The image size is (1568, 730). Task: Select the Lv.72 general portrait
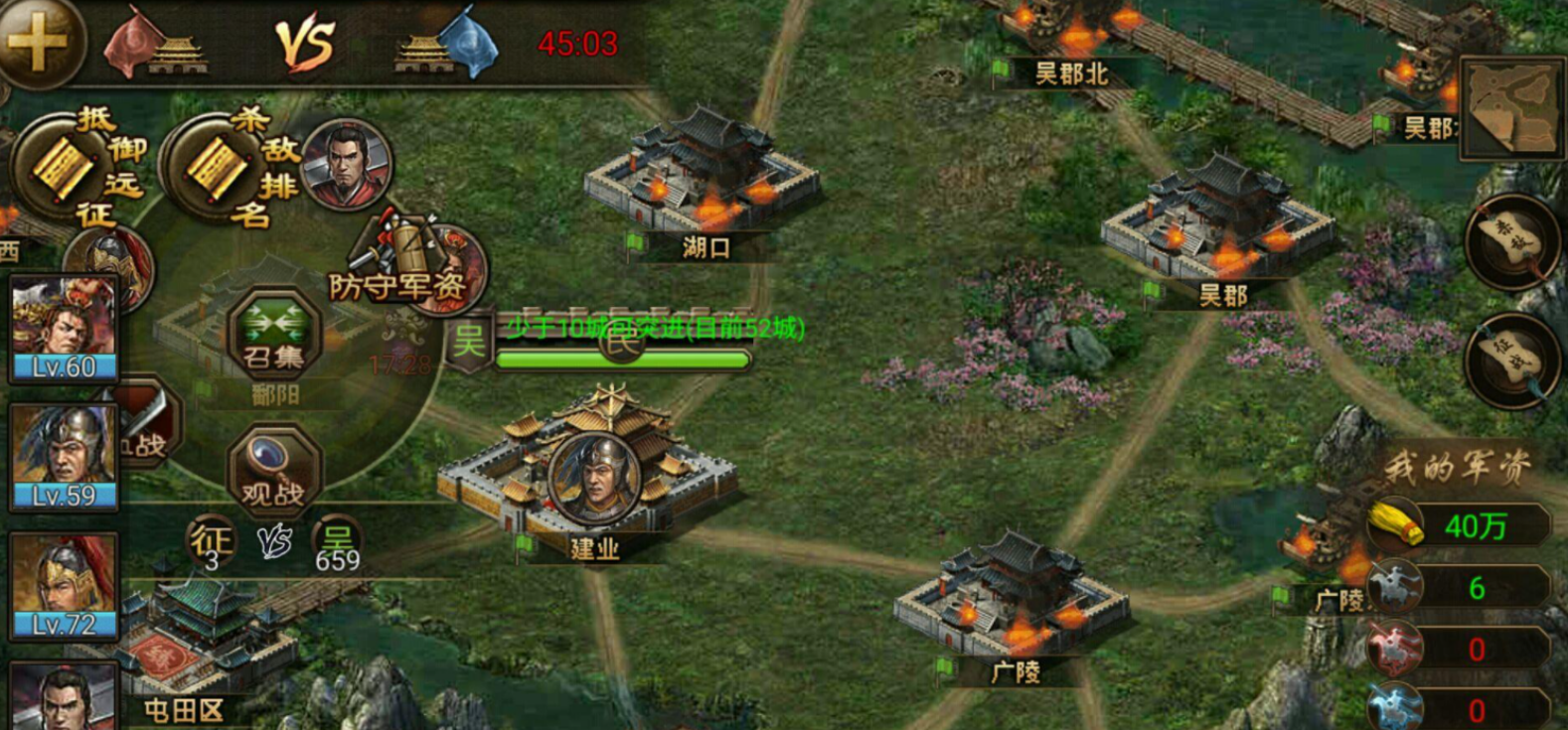(65, 586)
